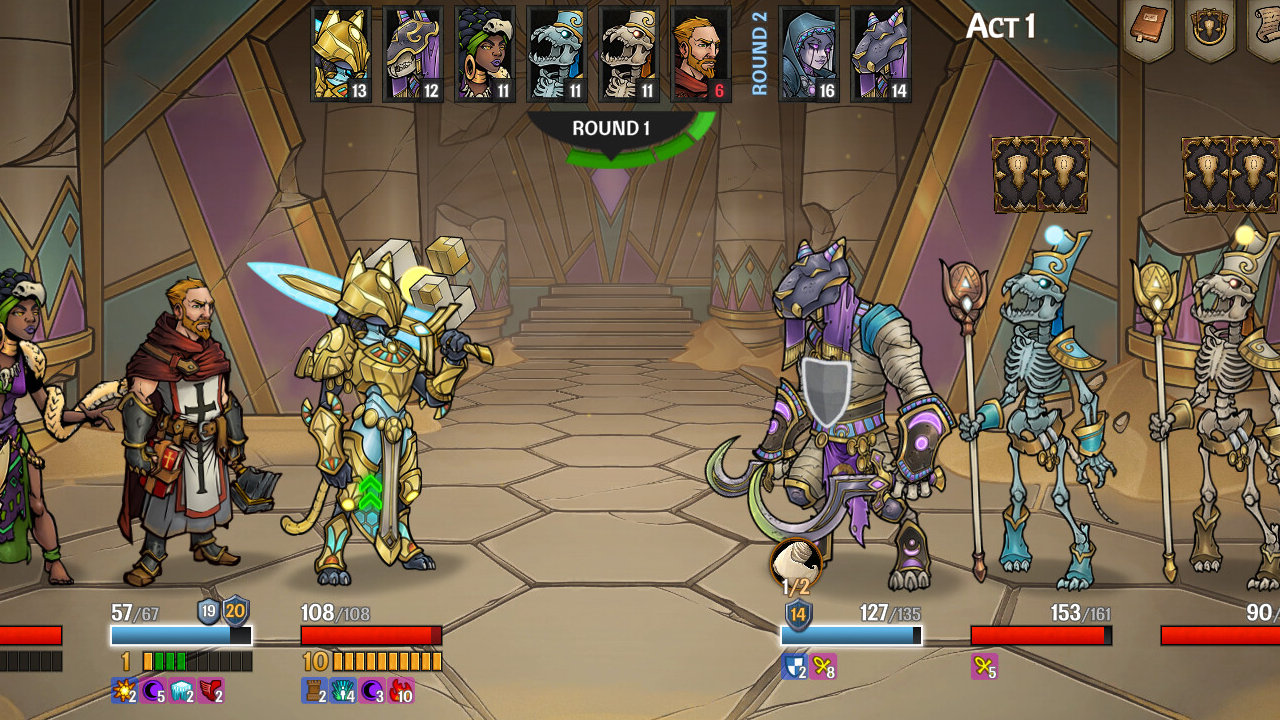The image size is (1280, 720).
Task: Select blue-crowned skeleton turn portrait
Action: (557, 53)
